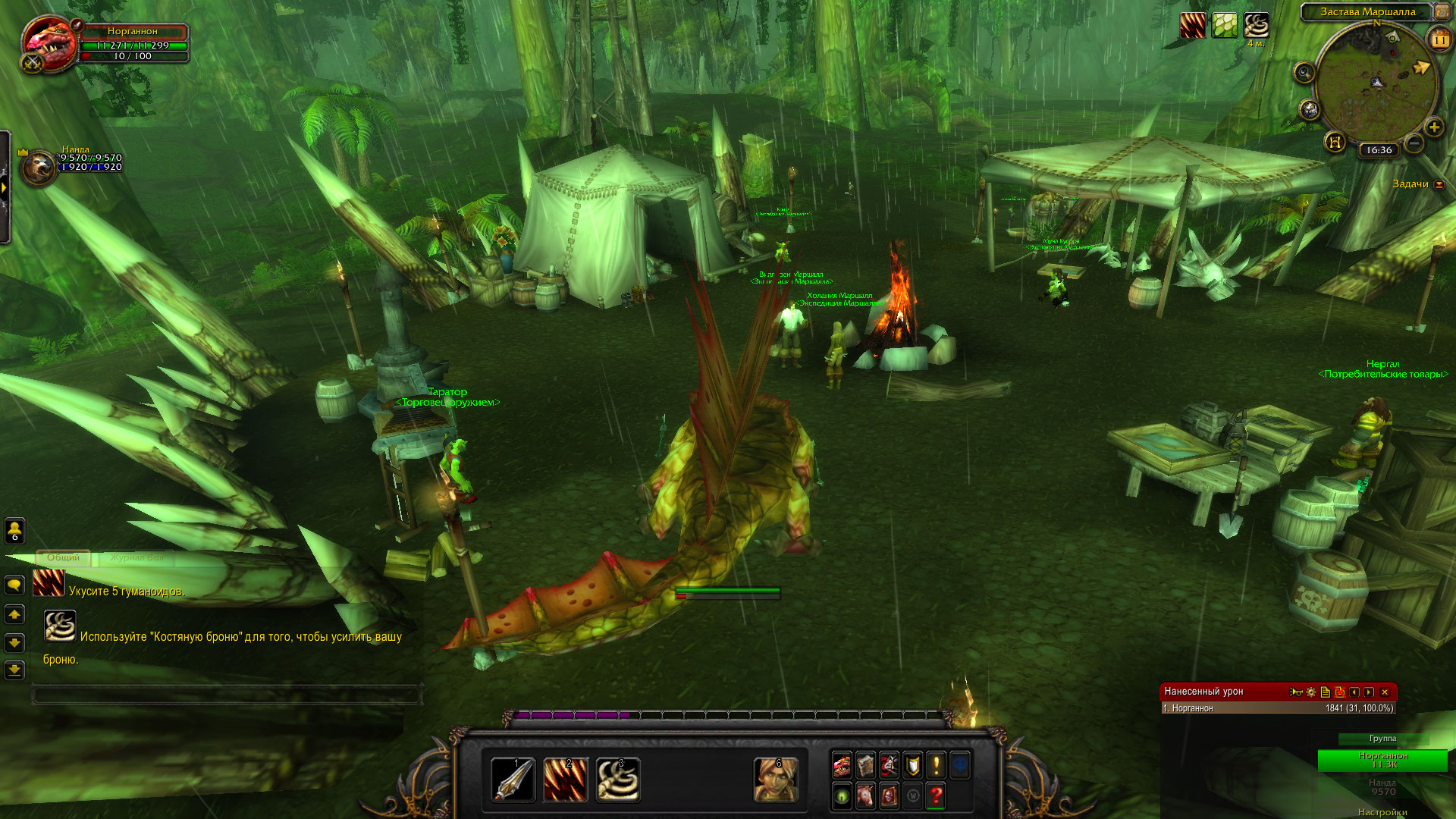Image resolution: width=1456 pixels, height=819 pixels.
Task: Open damage meter settings gear icon
Action: pos(1311,692)
